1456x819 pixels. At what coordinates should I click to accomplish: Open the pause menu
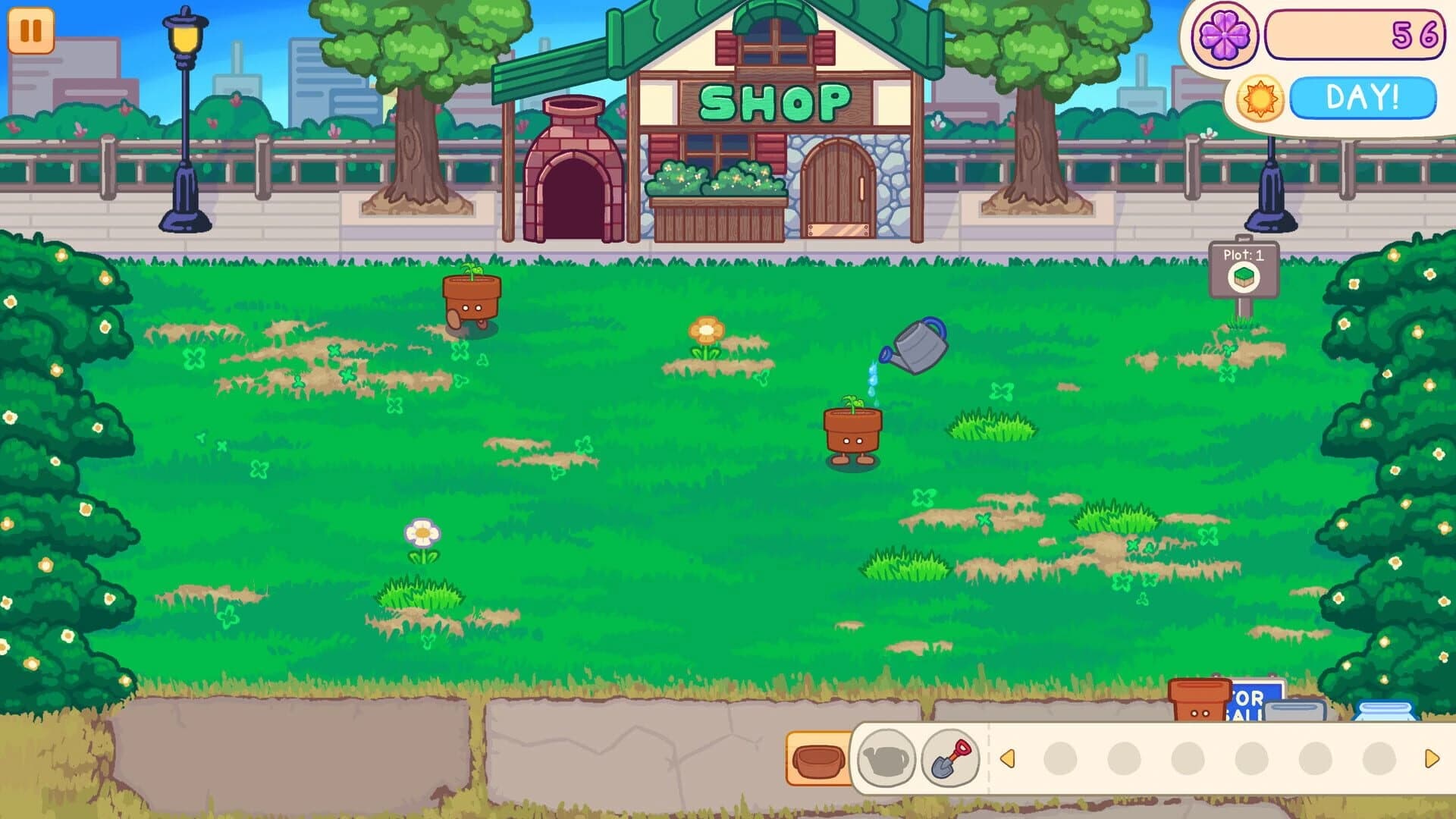click(x=32, y=32)
